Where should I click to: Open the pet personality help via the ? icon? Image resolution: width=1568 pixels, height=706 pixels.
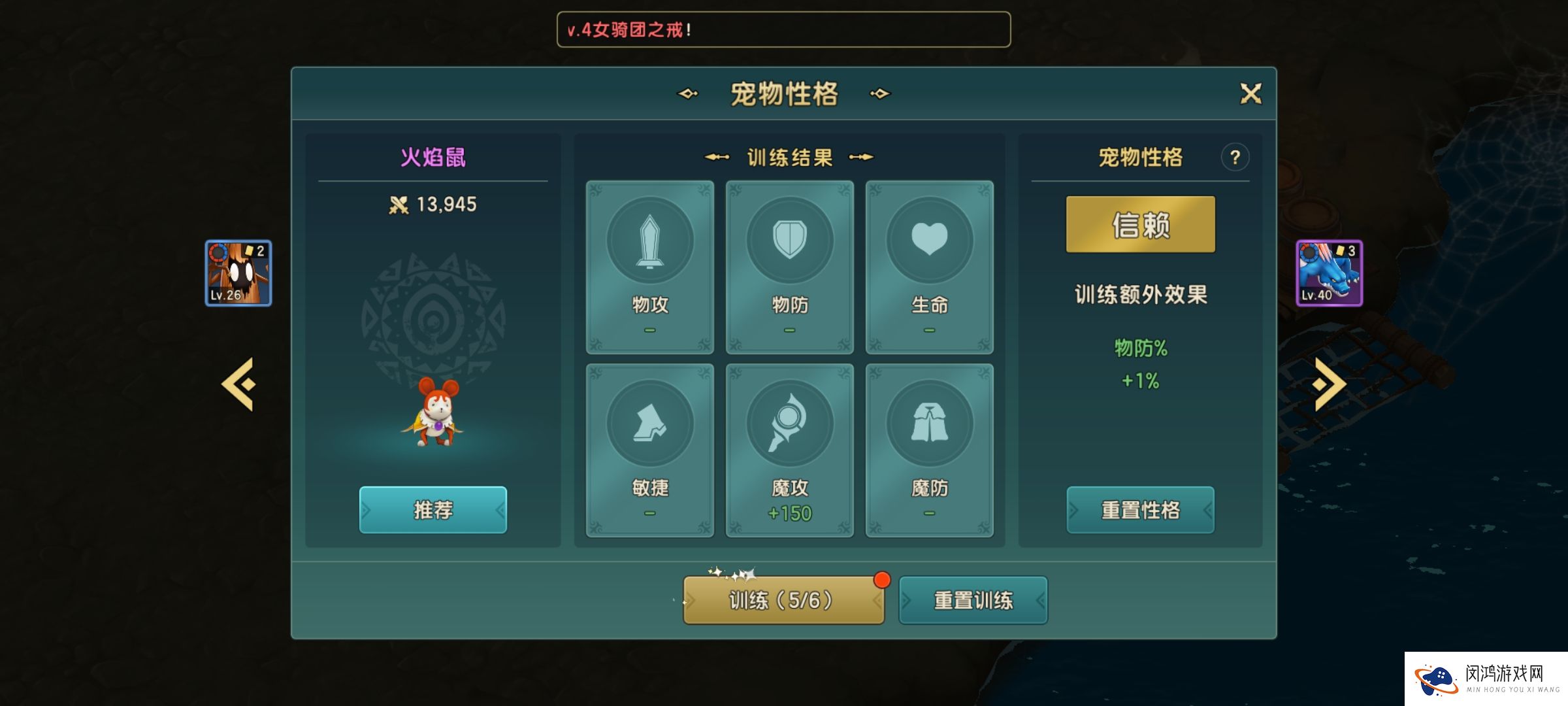coord(1235,157)
